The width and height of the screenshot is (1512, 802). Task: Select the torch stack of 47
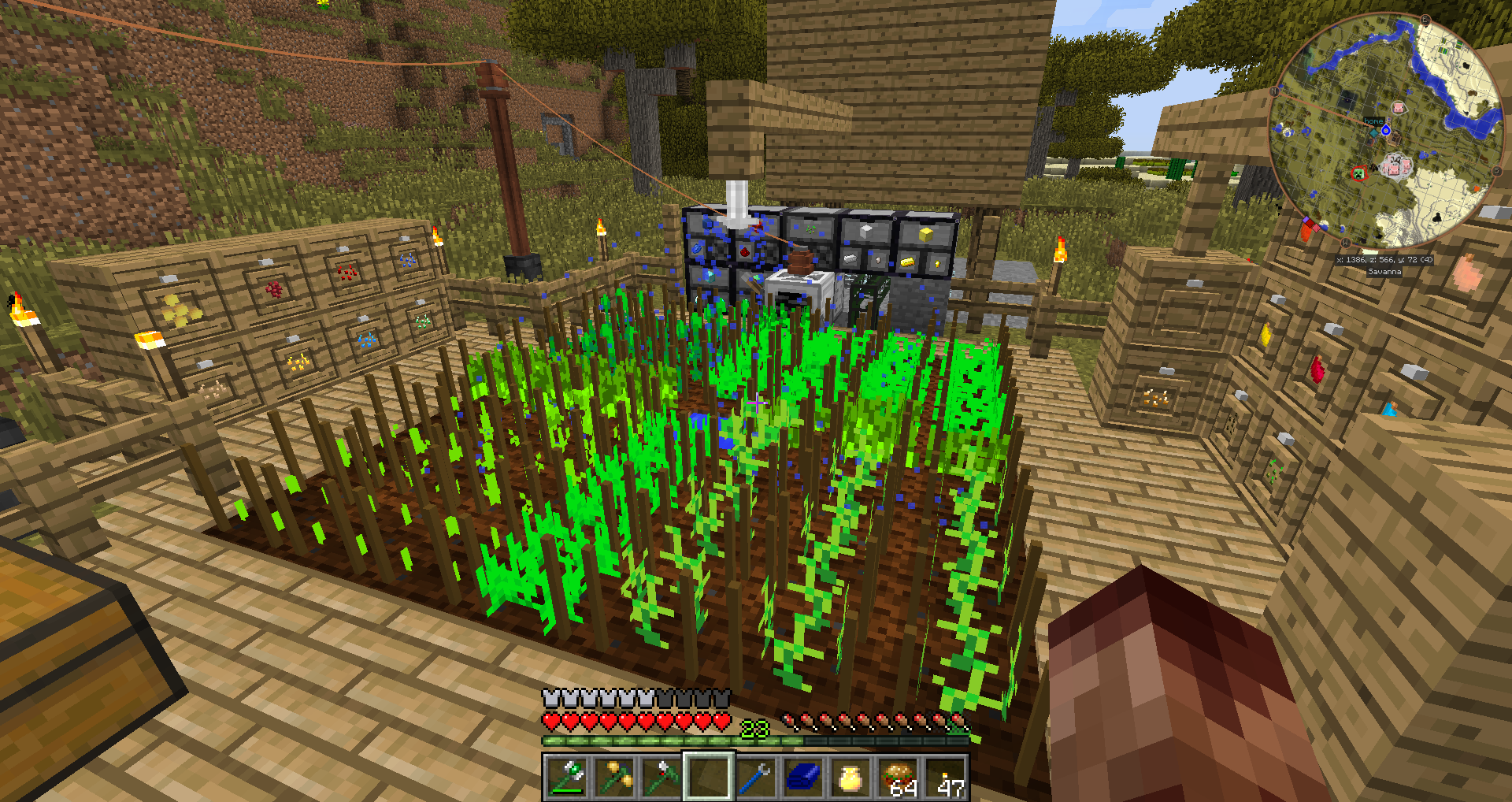(946, 777)
